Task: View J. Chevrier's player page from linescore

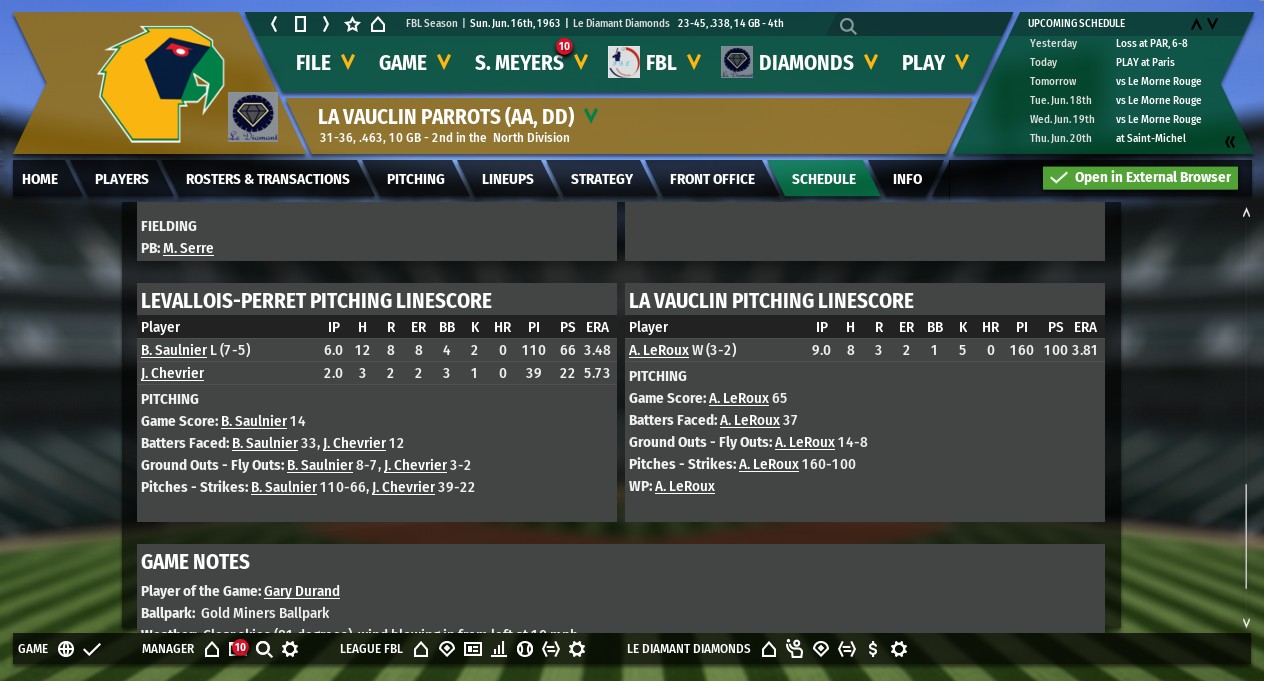Action: [x=172, y=373]
